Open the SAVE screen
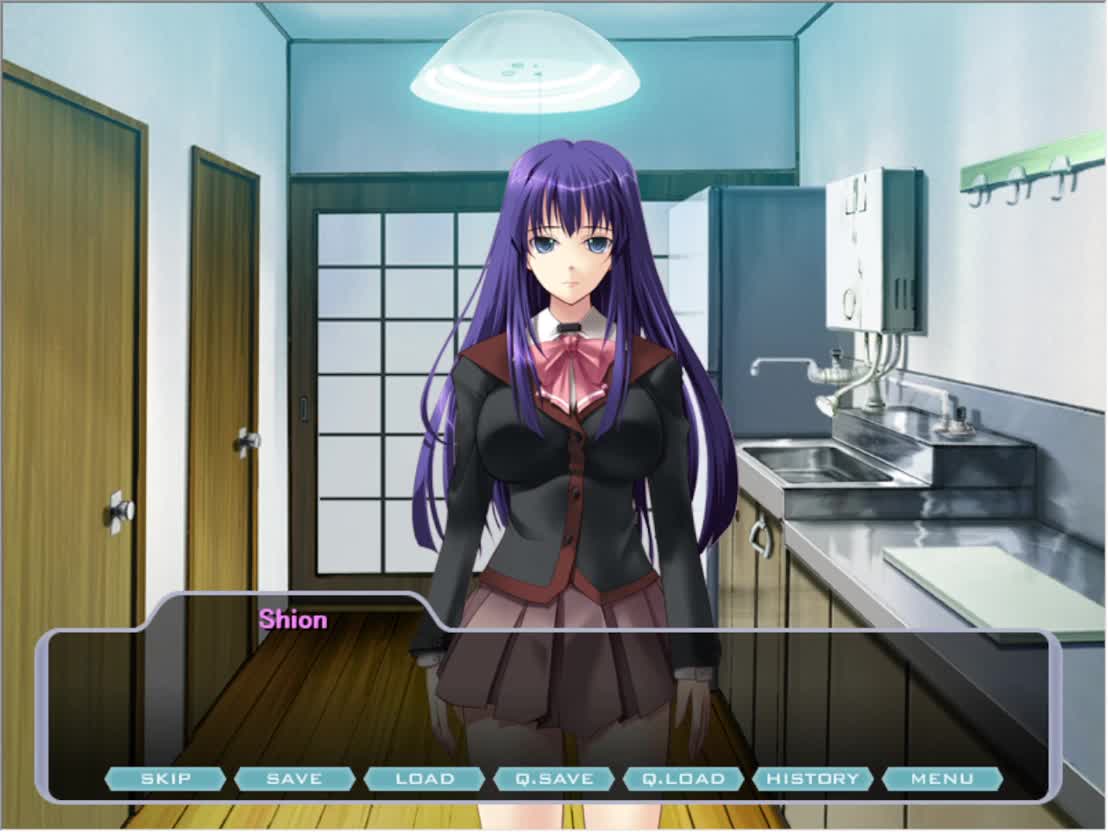 coord(295,779)
